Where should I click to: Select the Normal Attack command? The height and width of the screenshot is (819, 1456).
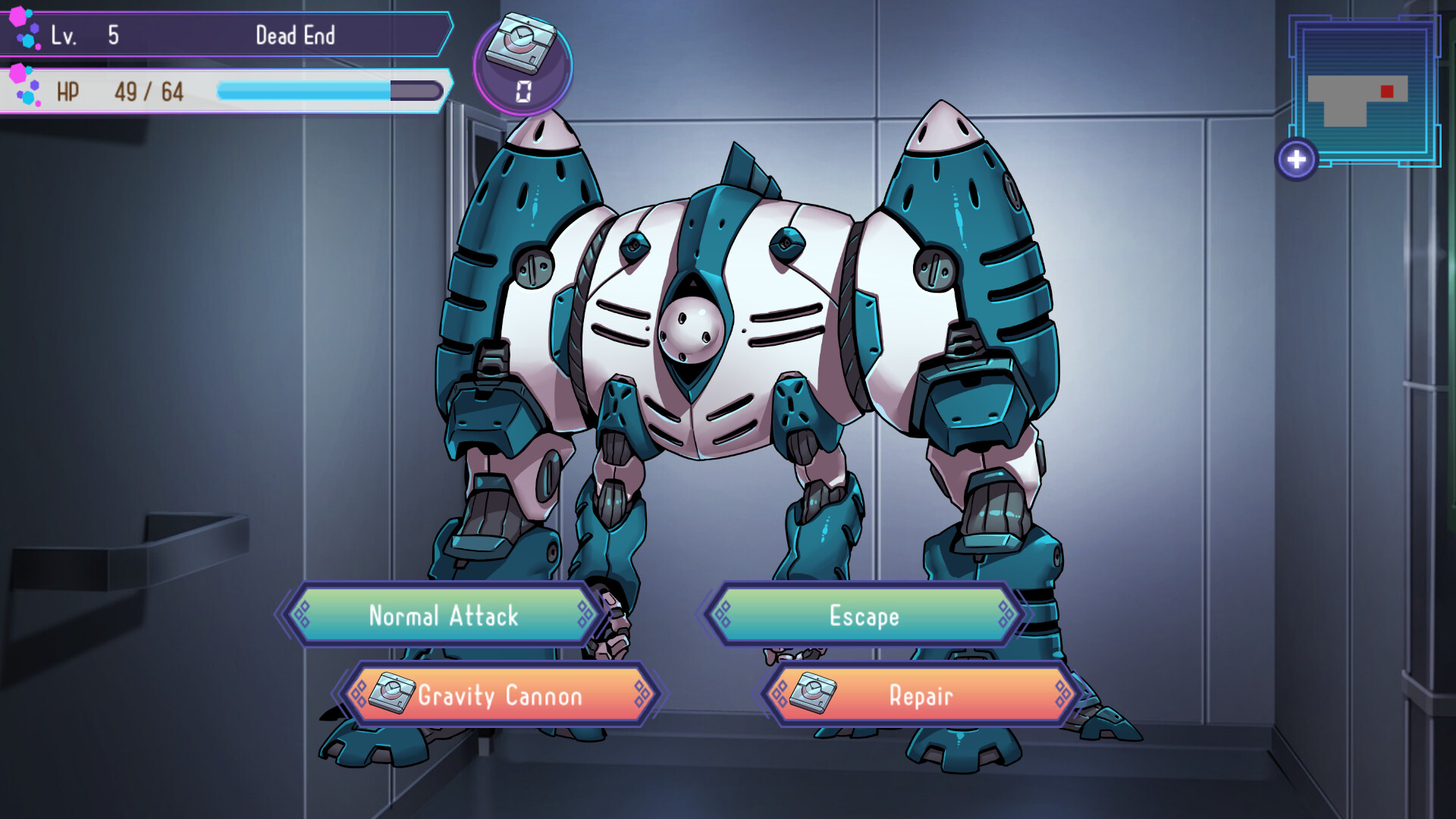pos(444,616)
